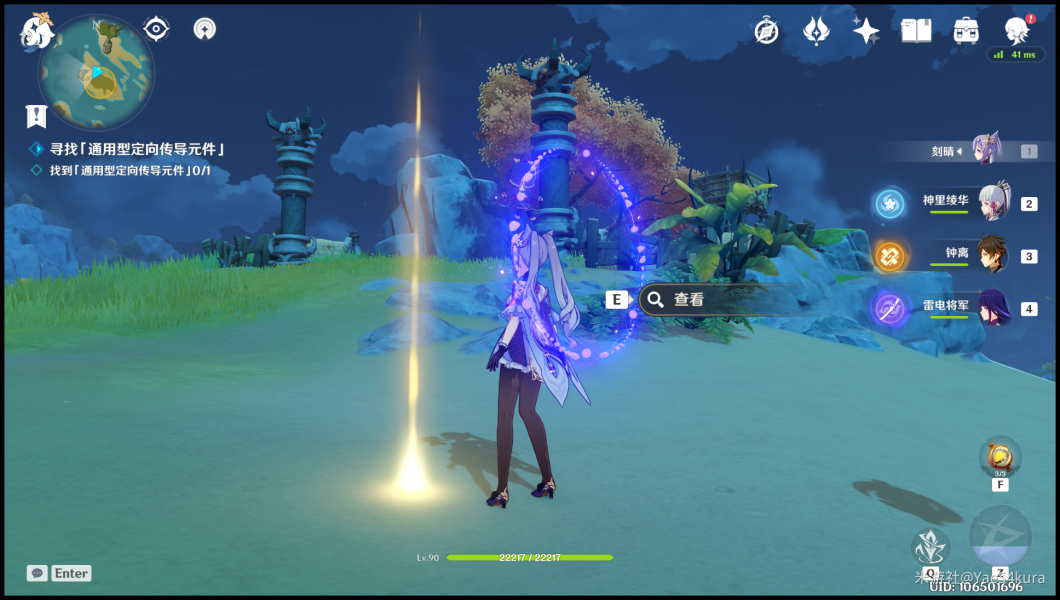This screenshot has width=1060, height=600.
Task: Open the quest exclamation mark icon
Action: (37, 116)
